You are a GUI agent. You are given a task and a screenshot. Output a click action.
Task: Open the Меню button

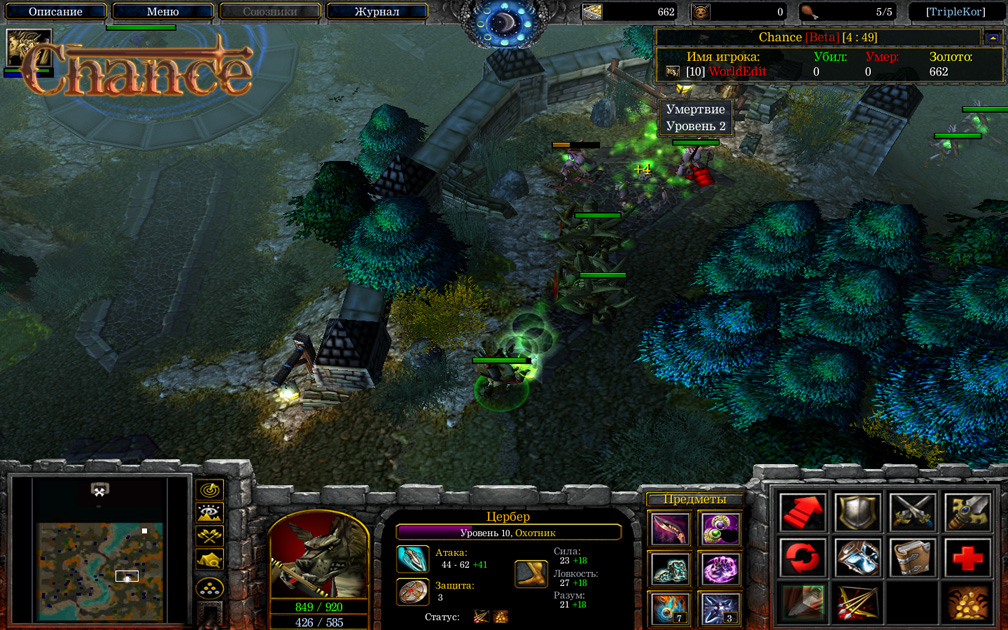click(163, 12)
